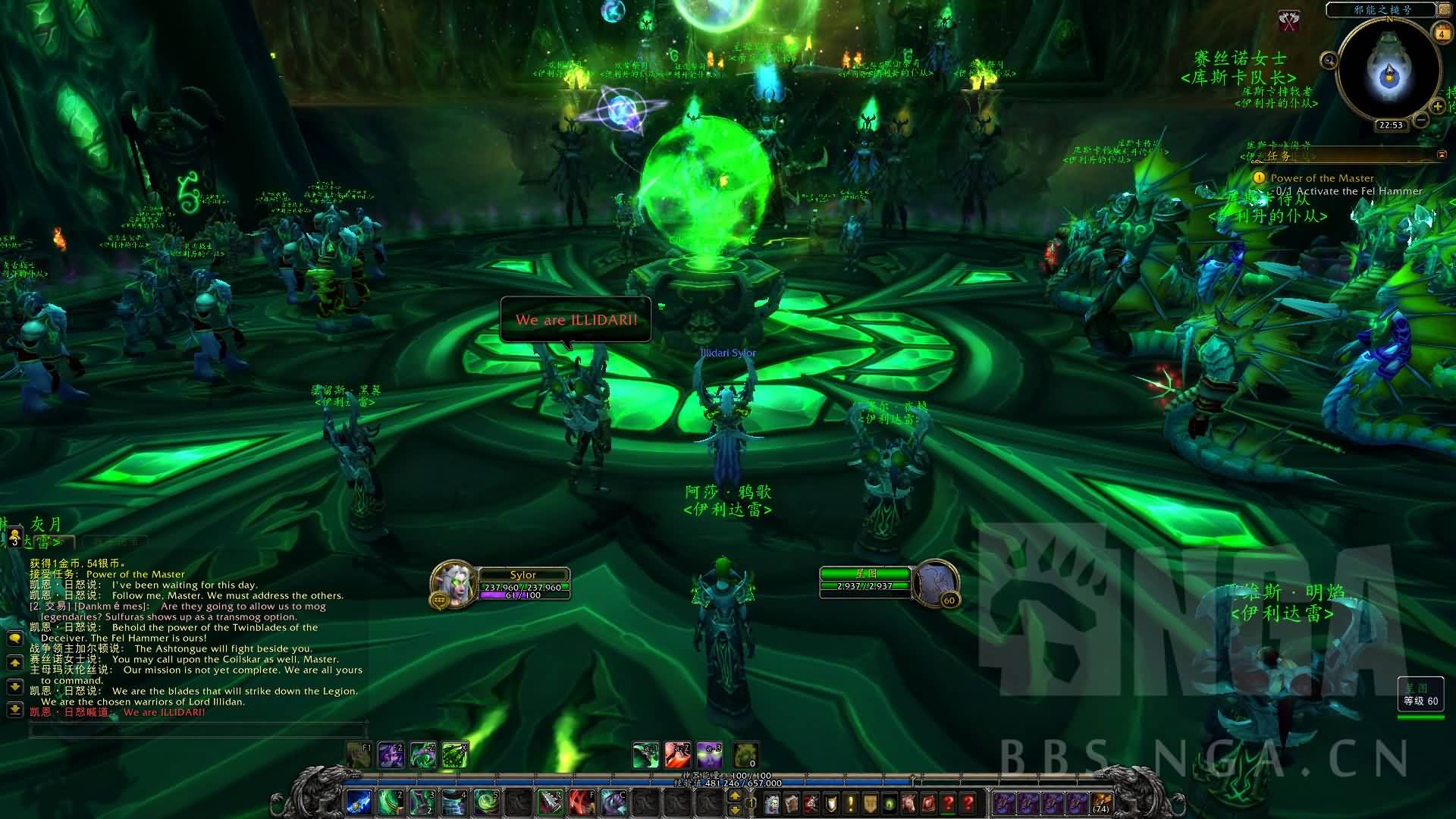Zoom out the minimap with minus button

[x=1422, y=120]
